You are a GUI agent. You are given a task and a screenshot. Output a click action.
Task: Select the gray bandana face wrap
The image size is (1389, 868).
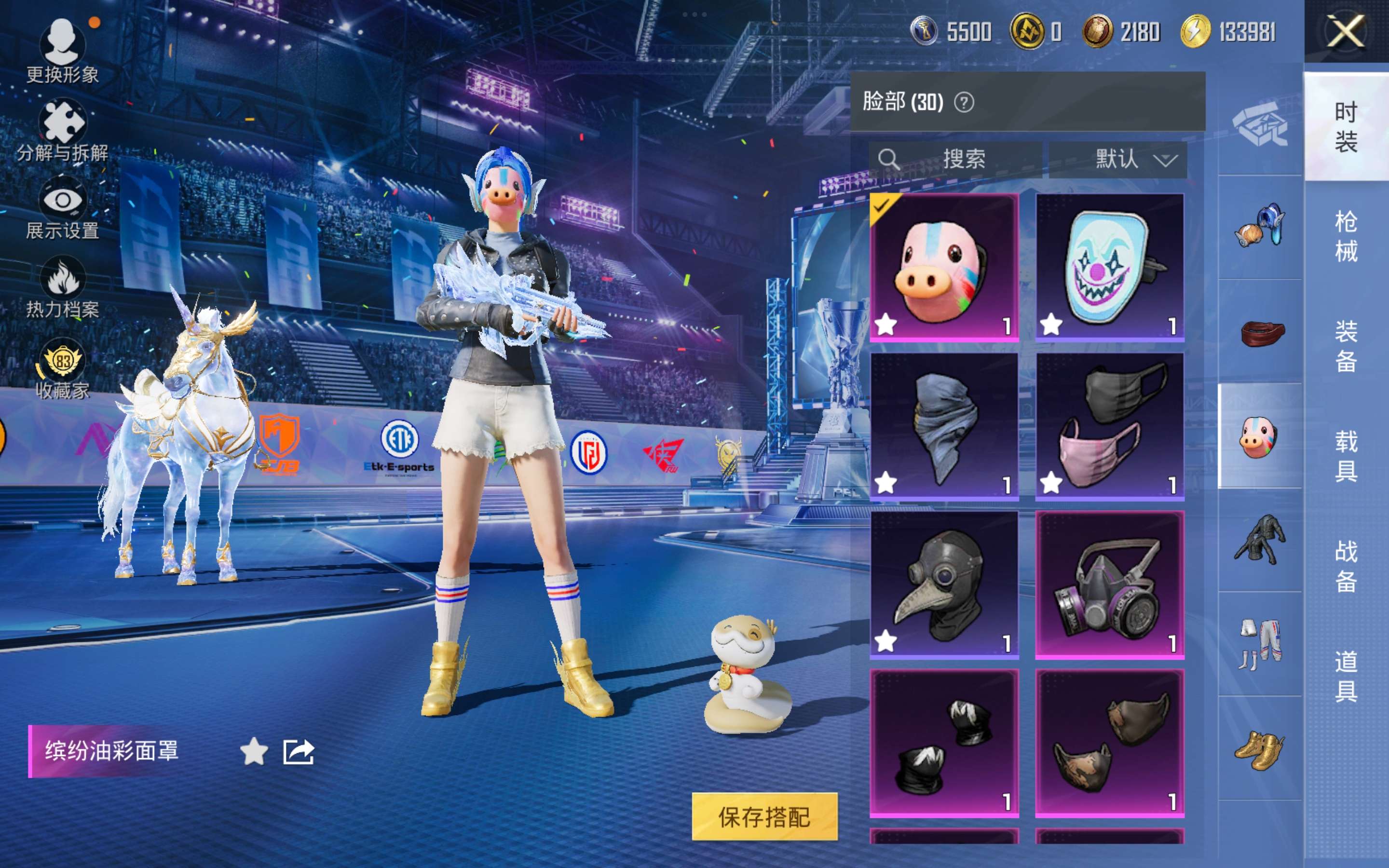tap(944, 425)
